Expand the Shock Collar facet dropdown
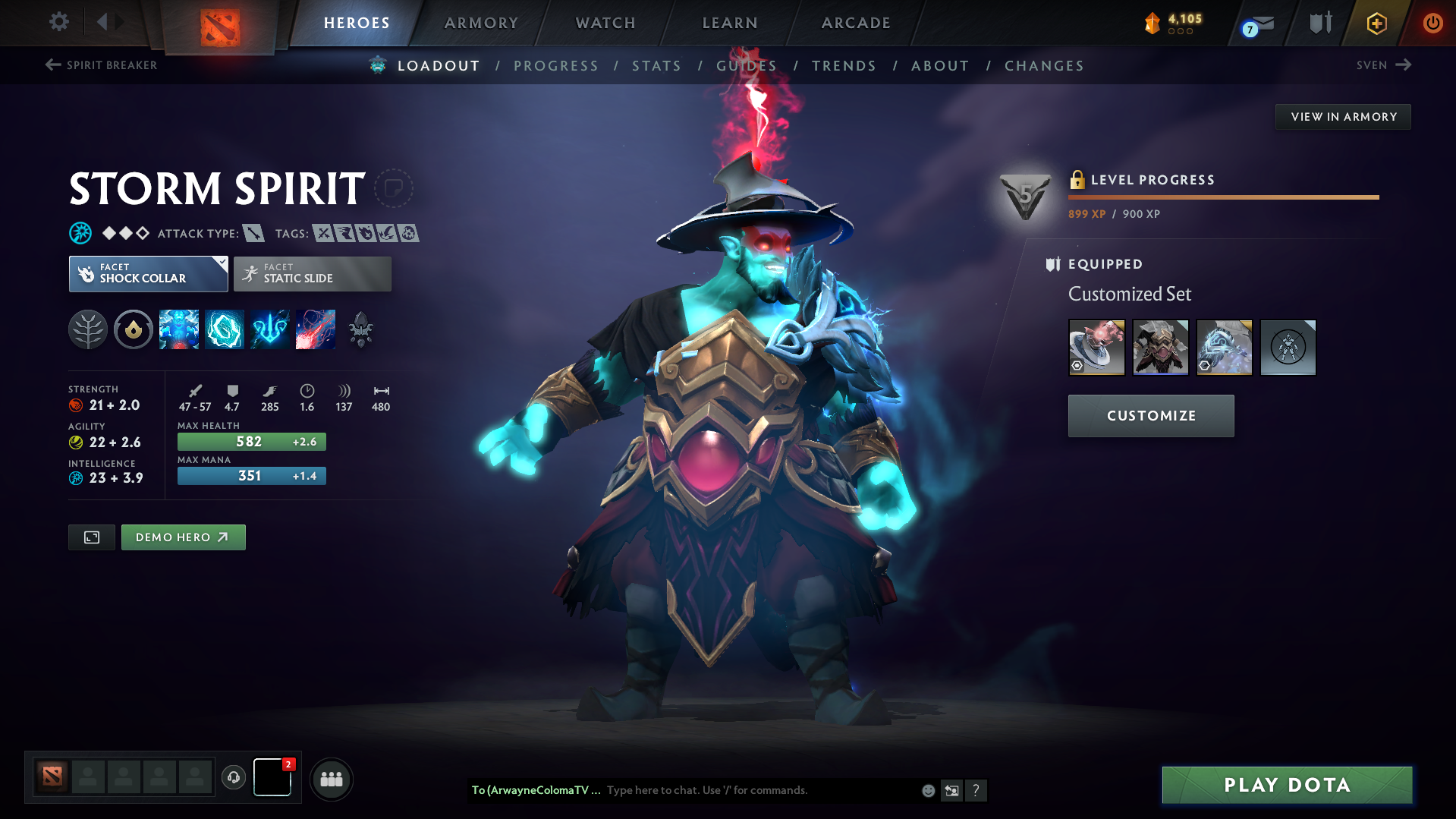Screen dimensions: 1456x819 (x=221, y=264)
